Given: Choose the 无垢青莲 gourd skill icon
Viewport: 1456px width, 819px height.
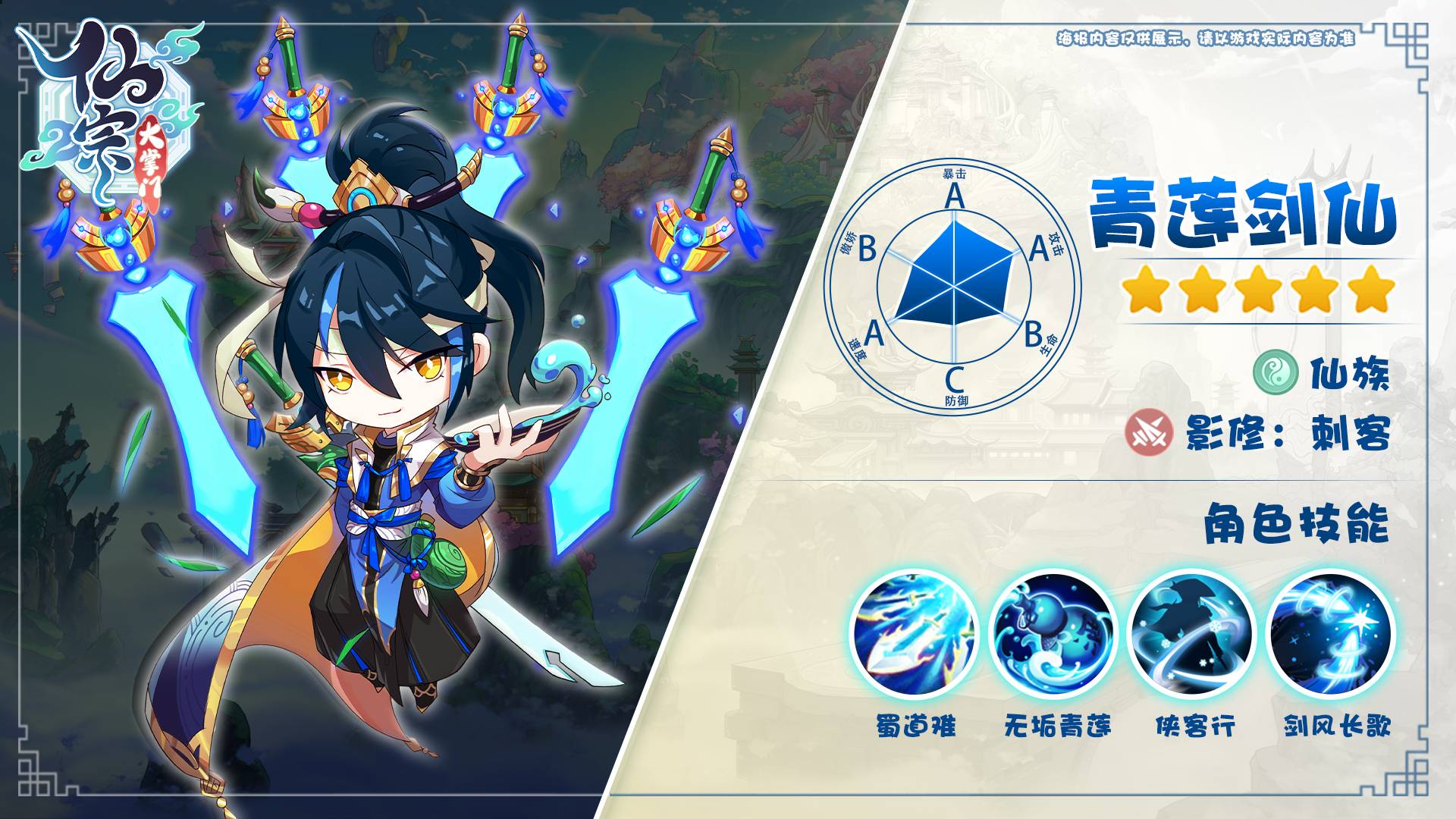Looking at the screenshot, I should pos(1054,634).
